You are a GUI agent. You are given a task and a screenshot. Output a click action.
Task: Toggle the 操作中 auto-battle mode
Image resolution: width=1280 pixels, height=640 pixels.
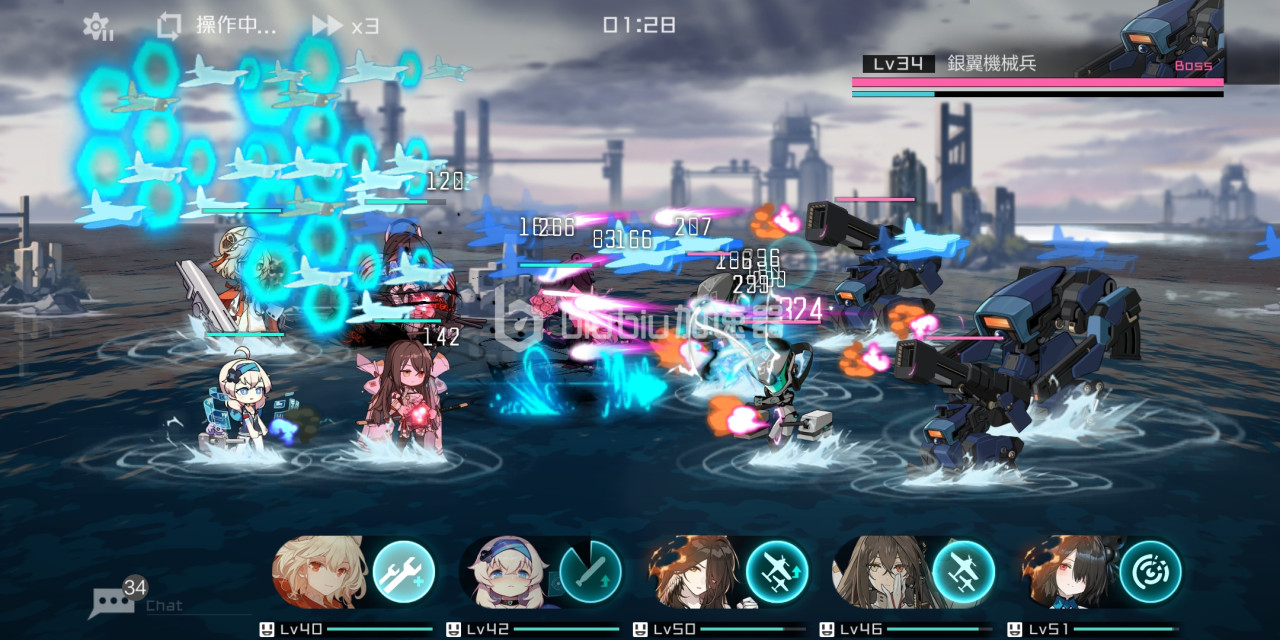coord(217,26)
